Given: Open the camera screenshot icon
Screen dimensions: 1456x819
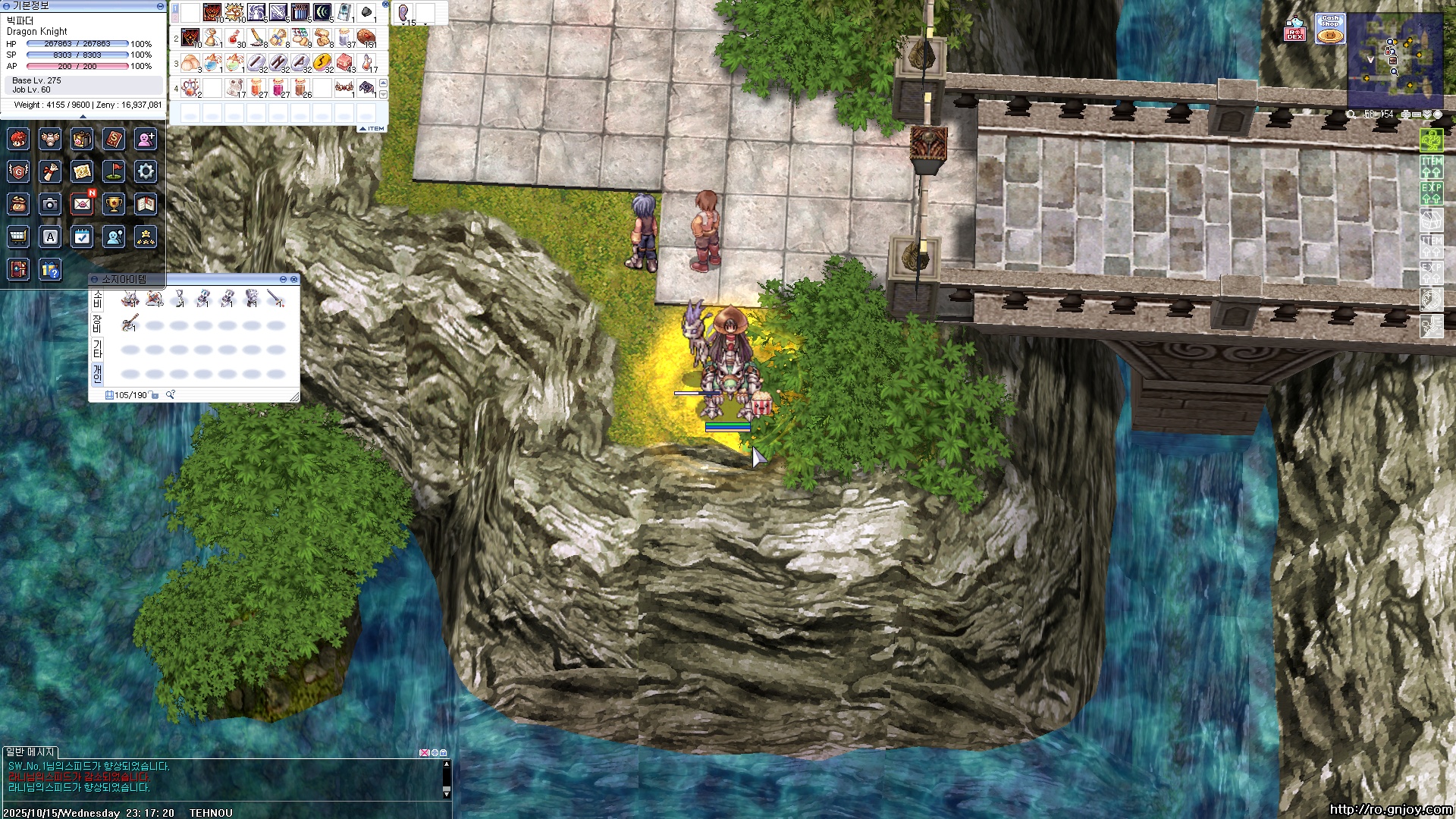Looking at the screenshot, I should [50, 204].
